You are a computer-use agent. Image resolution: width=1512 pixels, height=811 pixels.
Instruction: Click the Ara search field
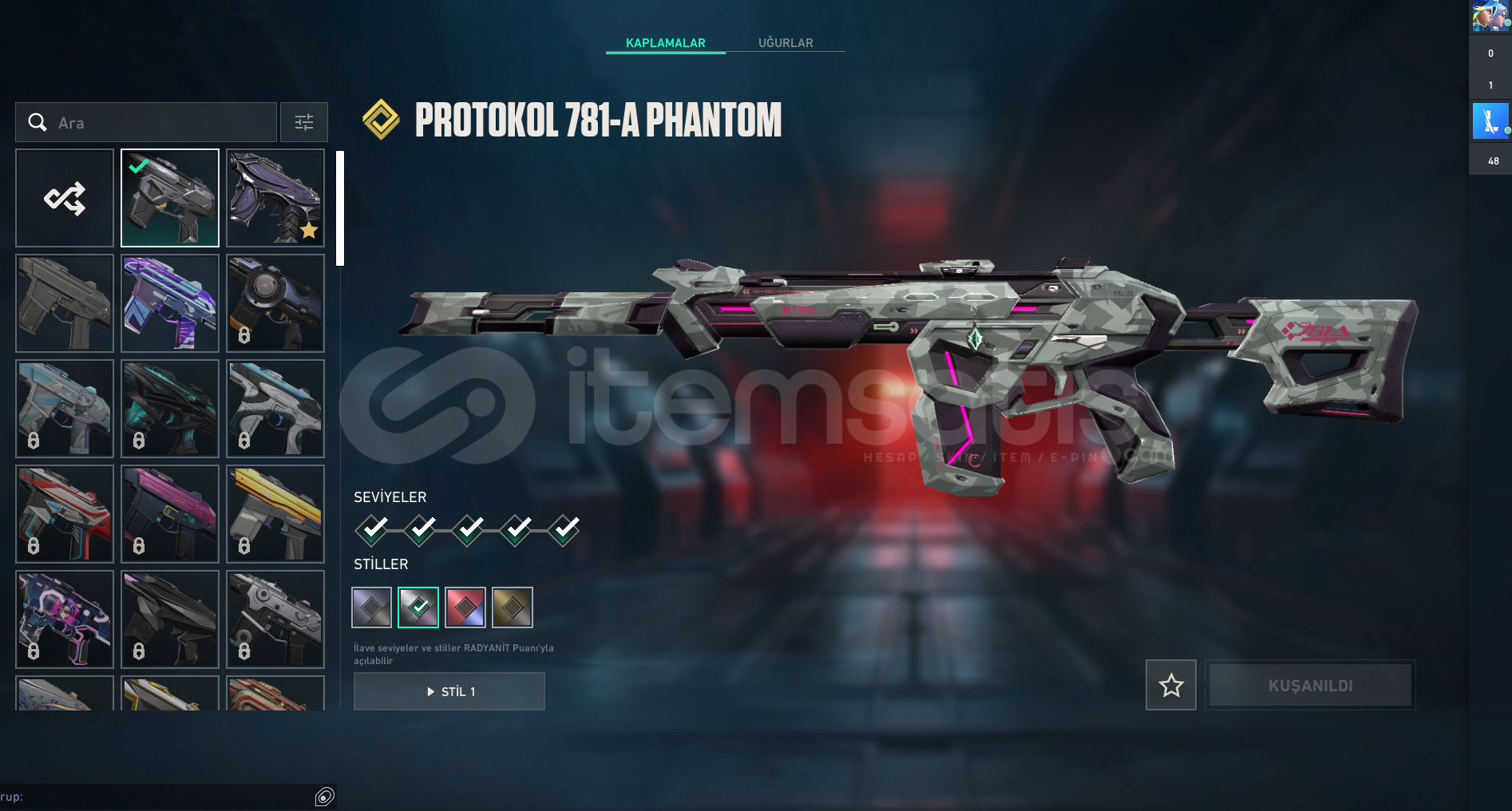click(160, 122)
